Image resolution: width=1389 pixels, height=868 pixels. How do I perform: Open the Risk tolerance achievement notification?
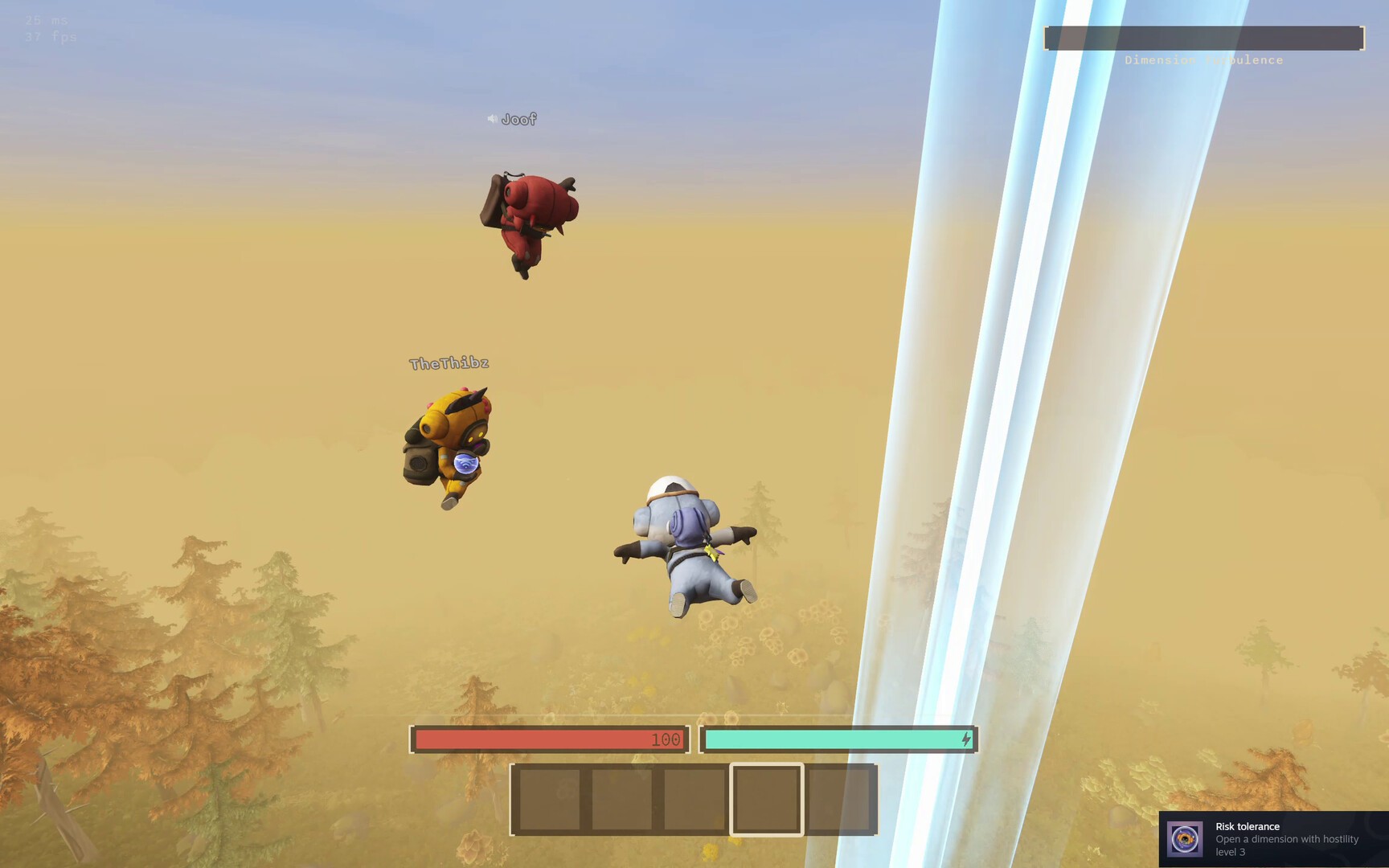click(x=1286, y=839)
